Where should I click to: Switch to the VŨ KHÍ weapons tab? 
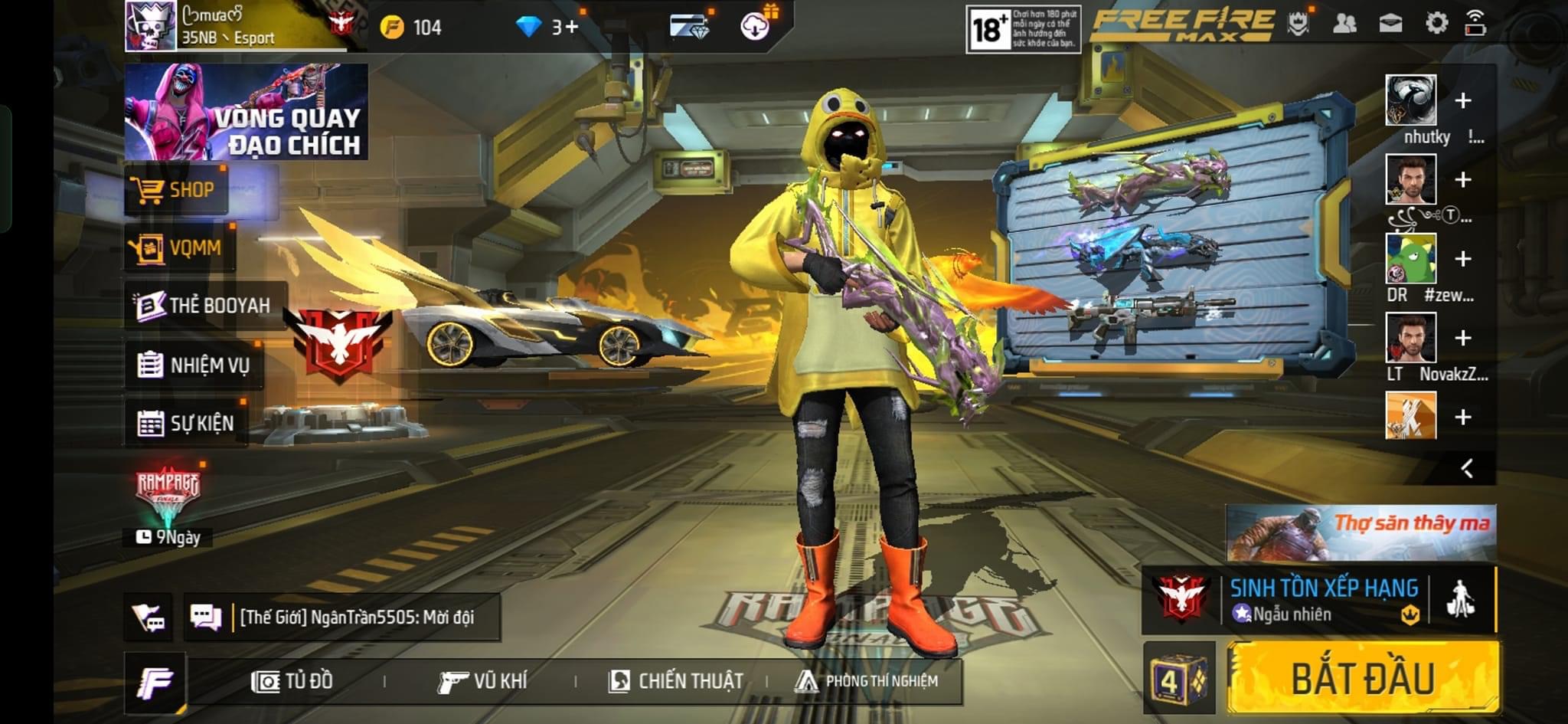click(482, 681)
